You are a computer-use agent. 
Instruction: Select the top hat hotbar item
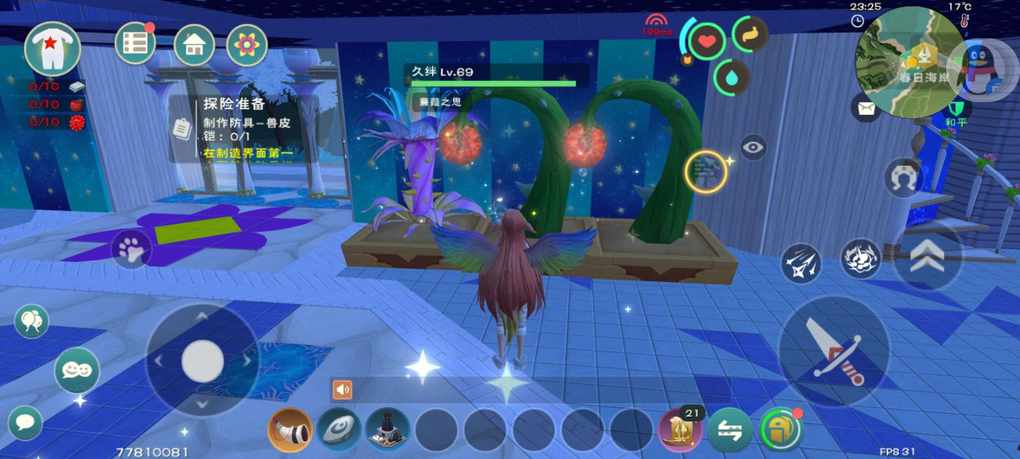pyautogui.click(x=387, y=430)
